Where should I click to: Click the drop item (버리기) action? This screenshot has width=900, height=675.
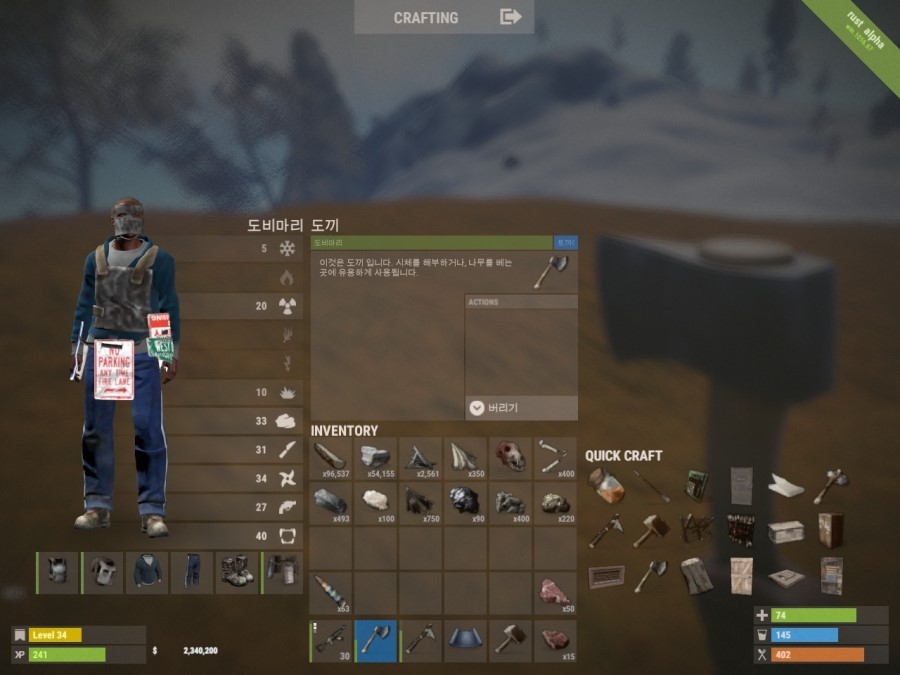click(x=521, y=408)
